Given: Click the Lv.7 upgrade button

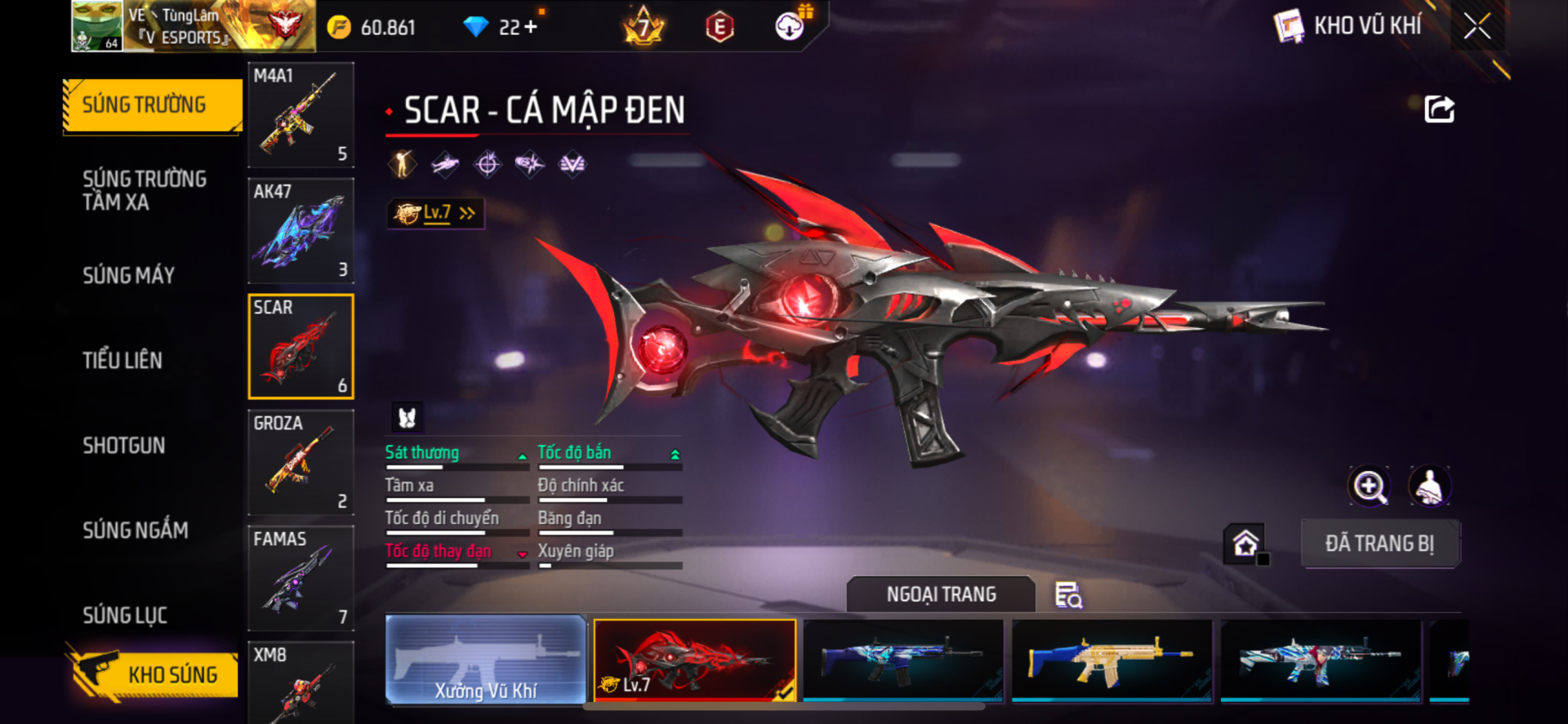Looking at the screenshot, I should click(x=436, y=213).
